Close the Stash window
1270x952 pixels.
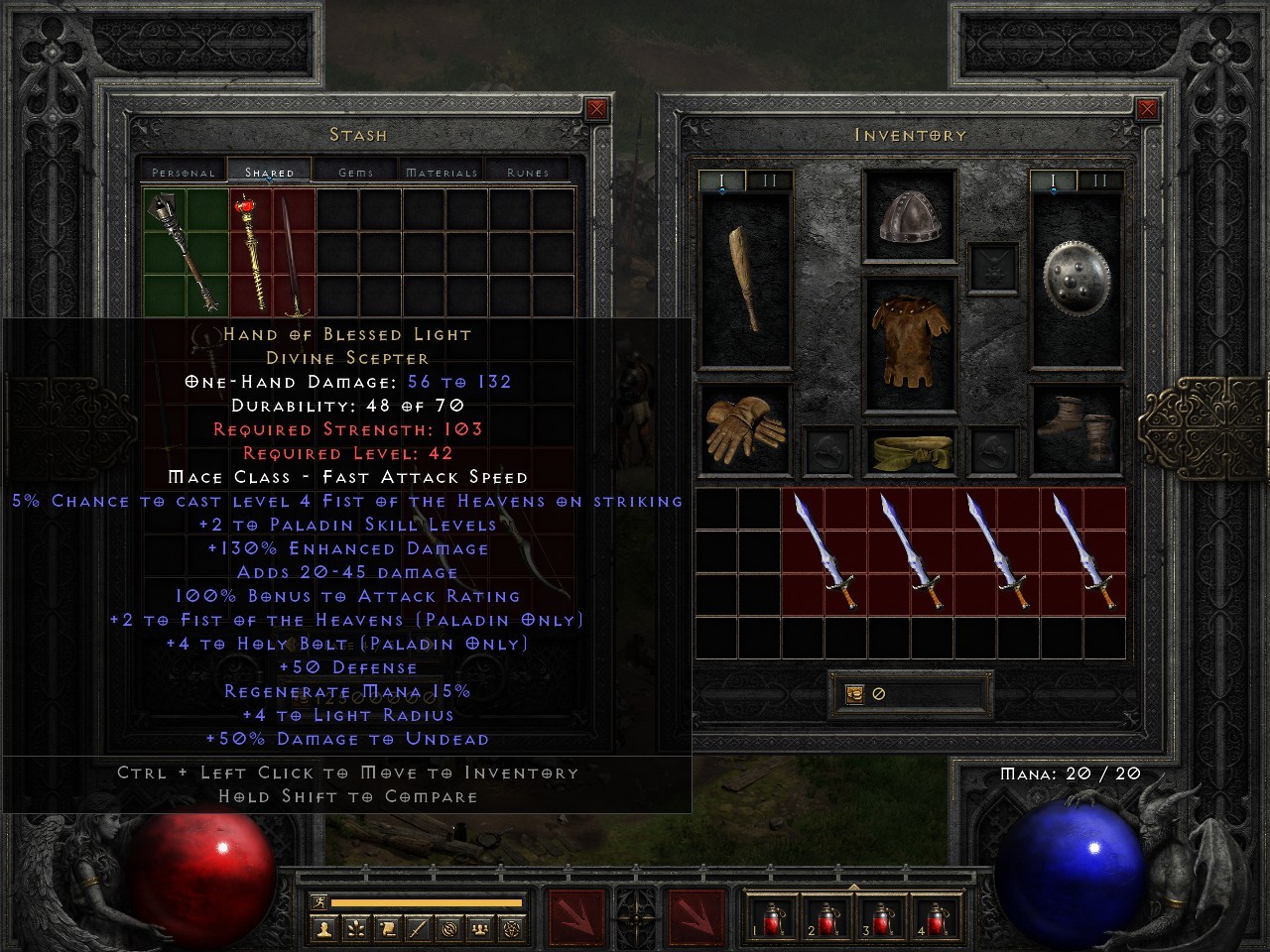(596, 109)
